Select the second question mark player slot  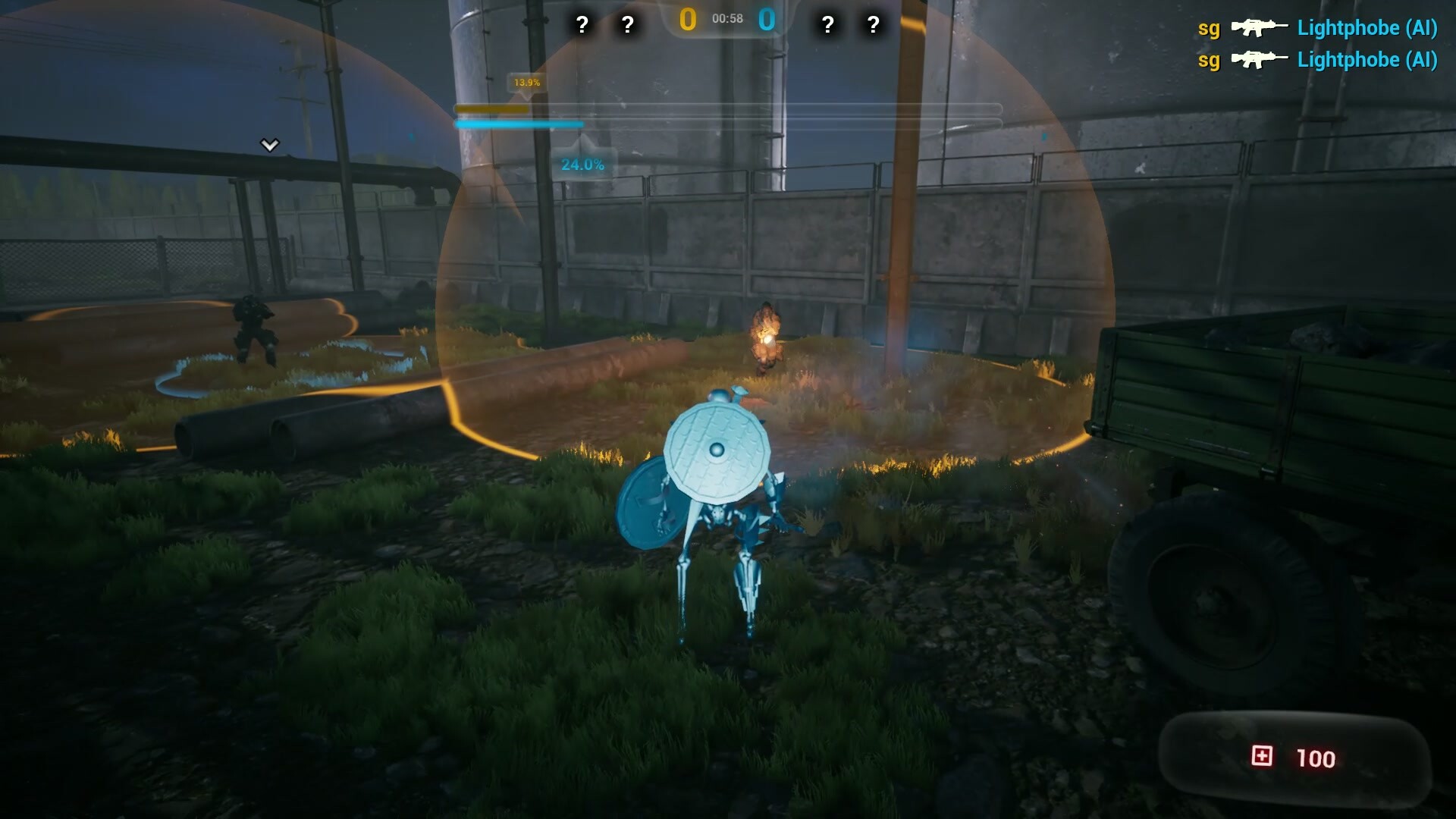[x=627, y=24]
